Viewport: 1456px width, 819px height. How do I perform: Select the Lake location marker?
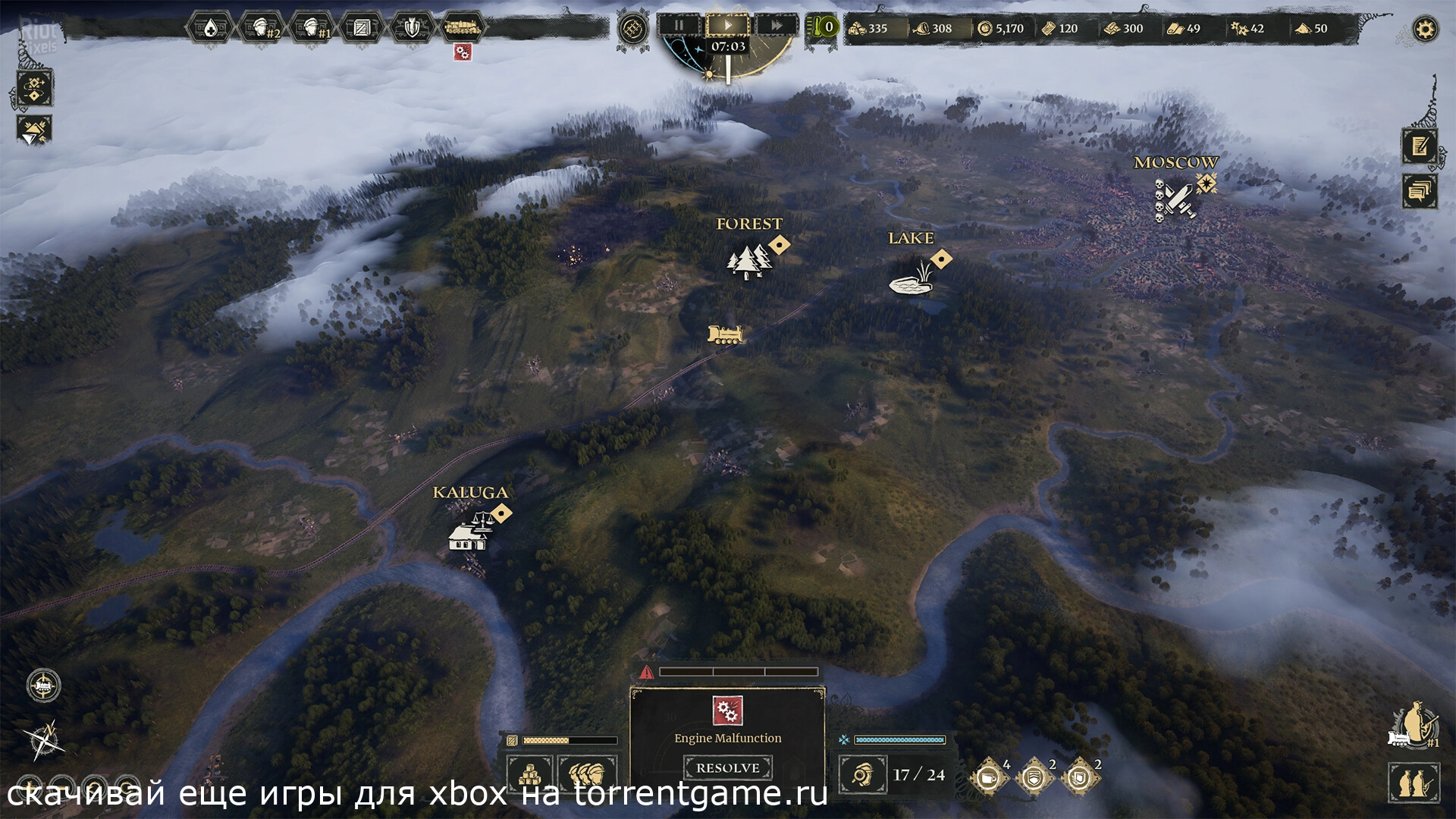coord(911,278)
